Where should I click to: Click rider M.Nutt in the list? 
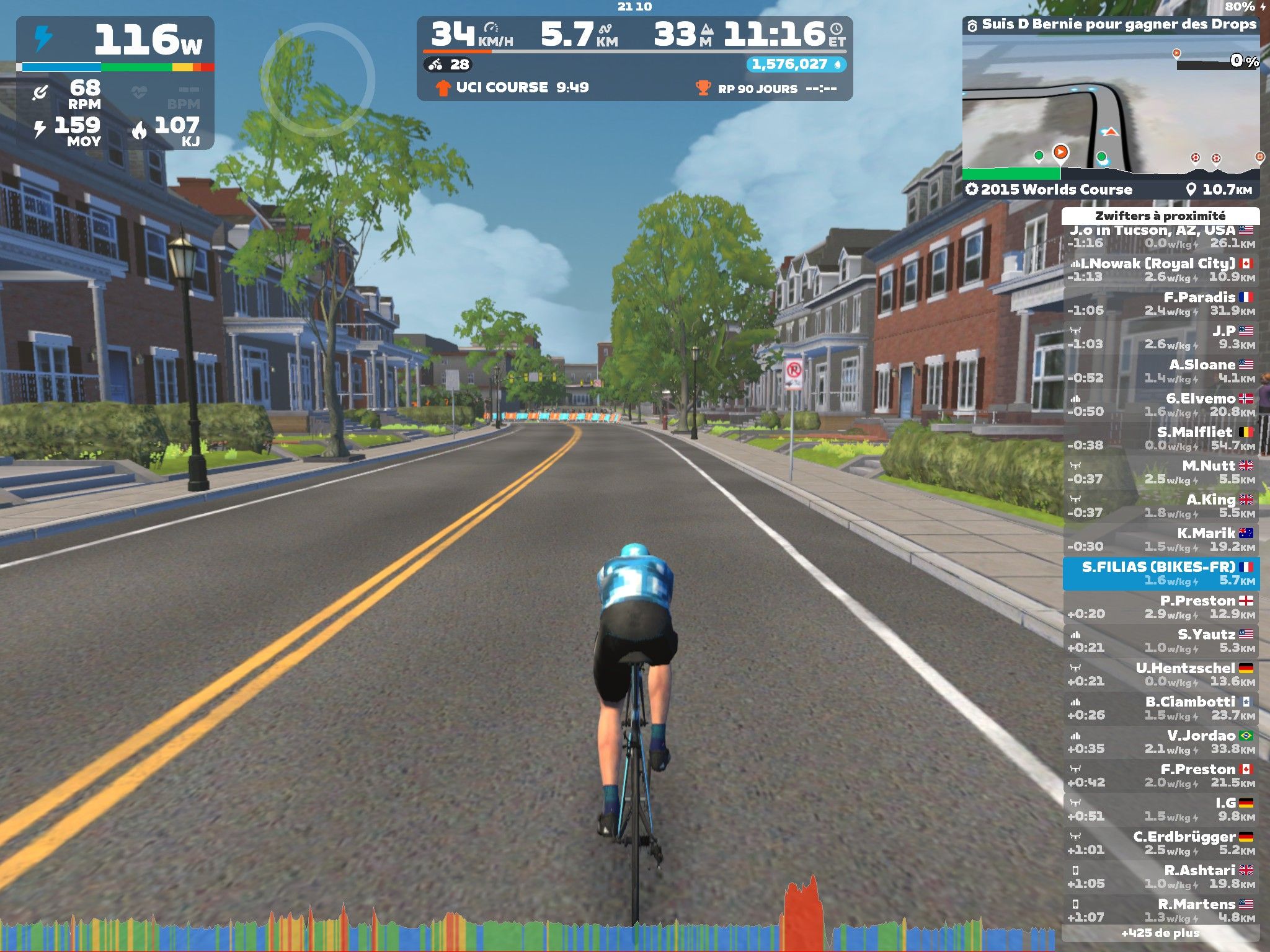1161,472
